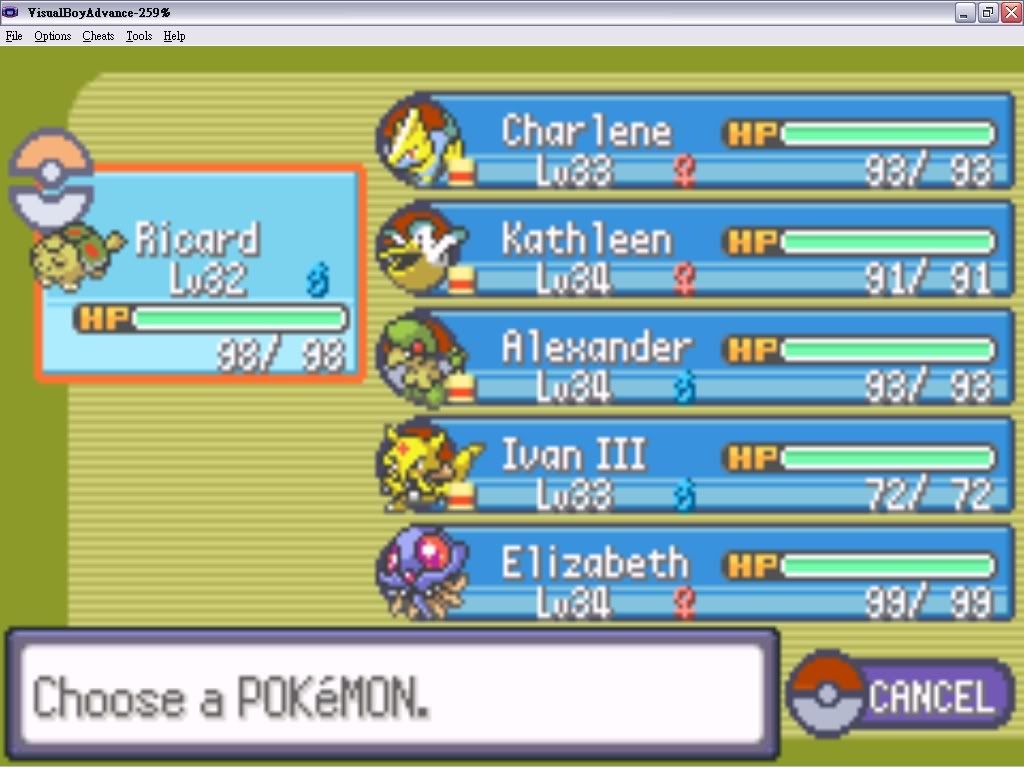This screenshot has height=768, width=1024.
Task: Minimize the emulator window
Action: (965, 12)
